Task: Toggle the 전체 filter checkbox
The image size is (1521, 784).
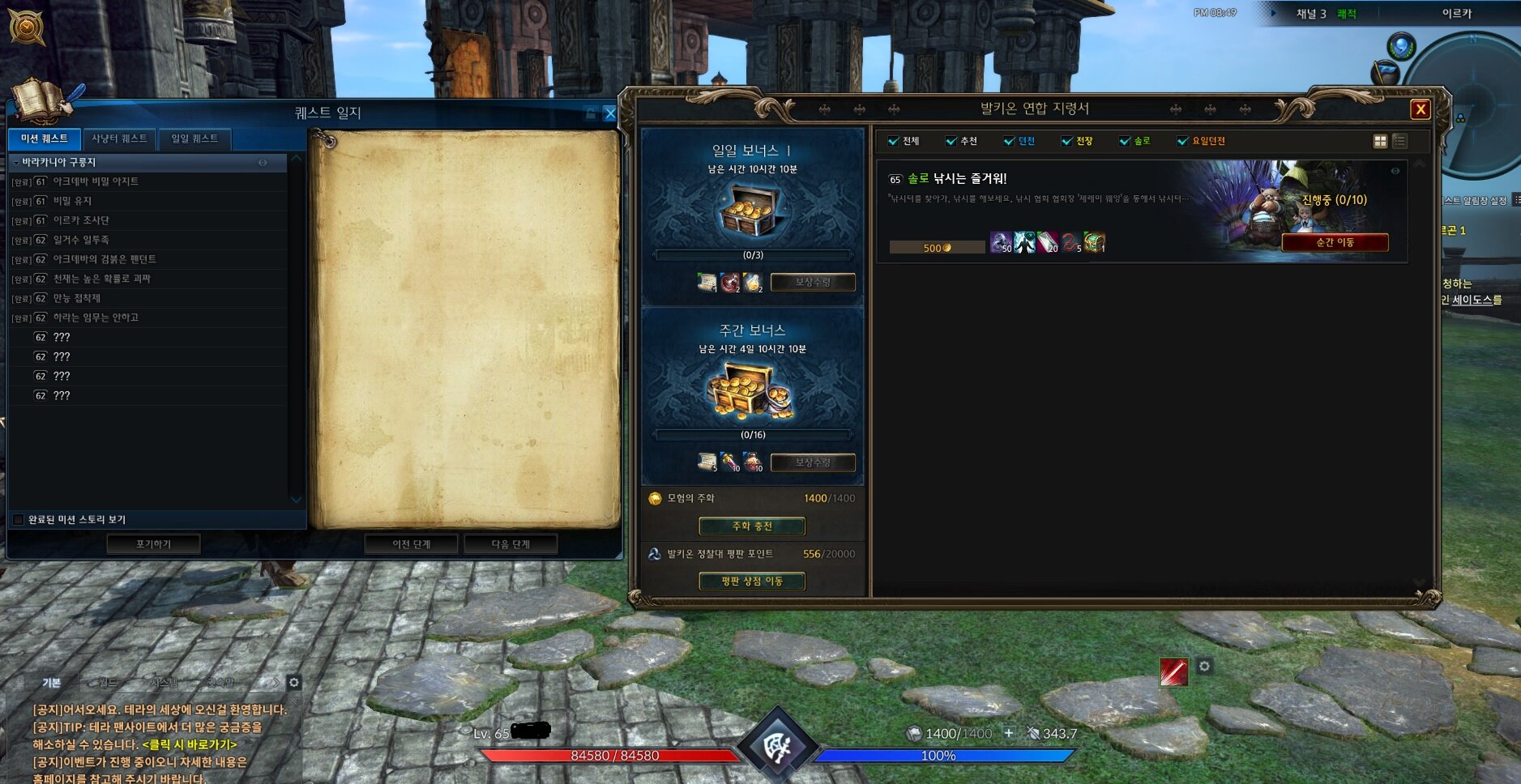Action: 893,141
